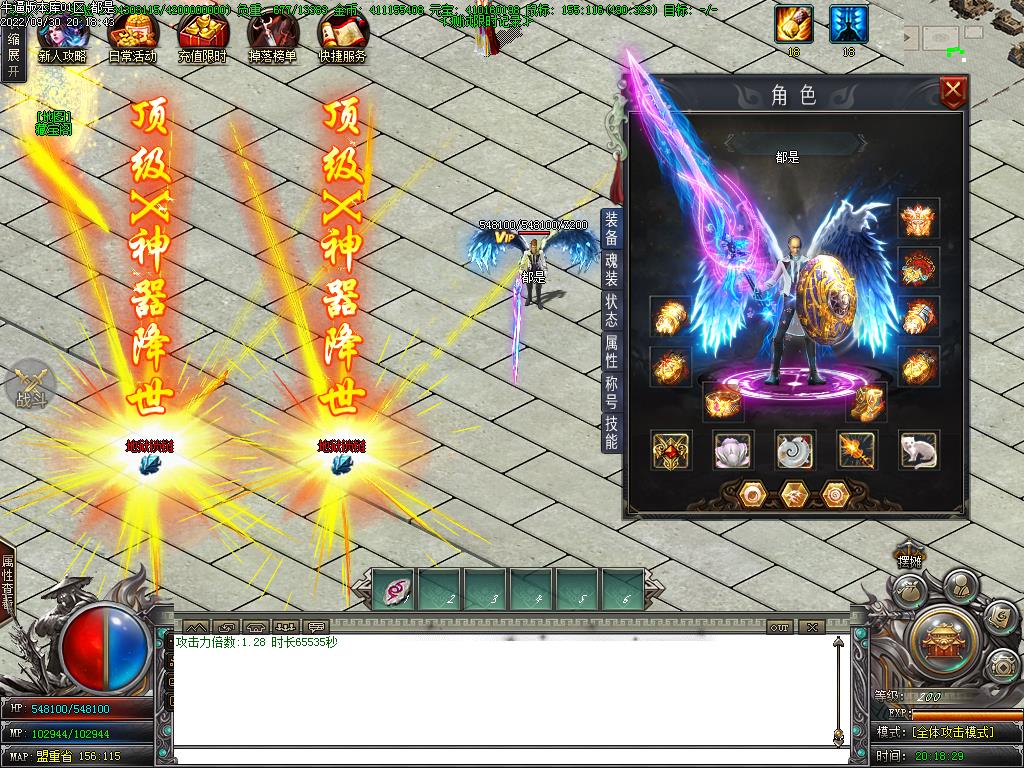Open 快捷服务 quick services
The width and height of the screenshot is (1024, 768).
click(342, 40)
